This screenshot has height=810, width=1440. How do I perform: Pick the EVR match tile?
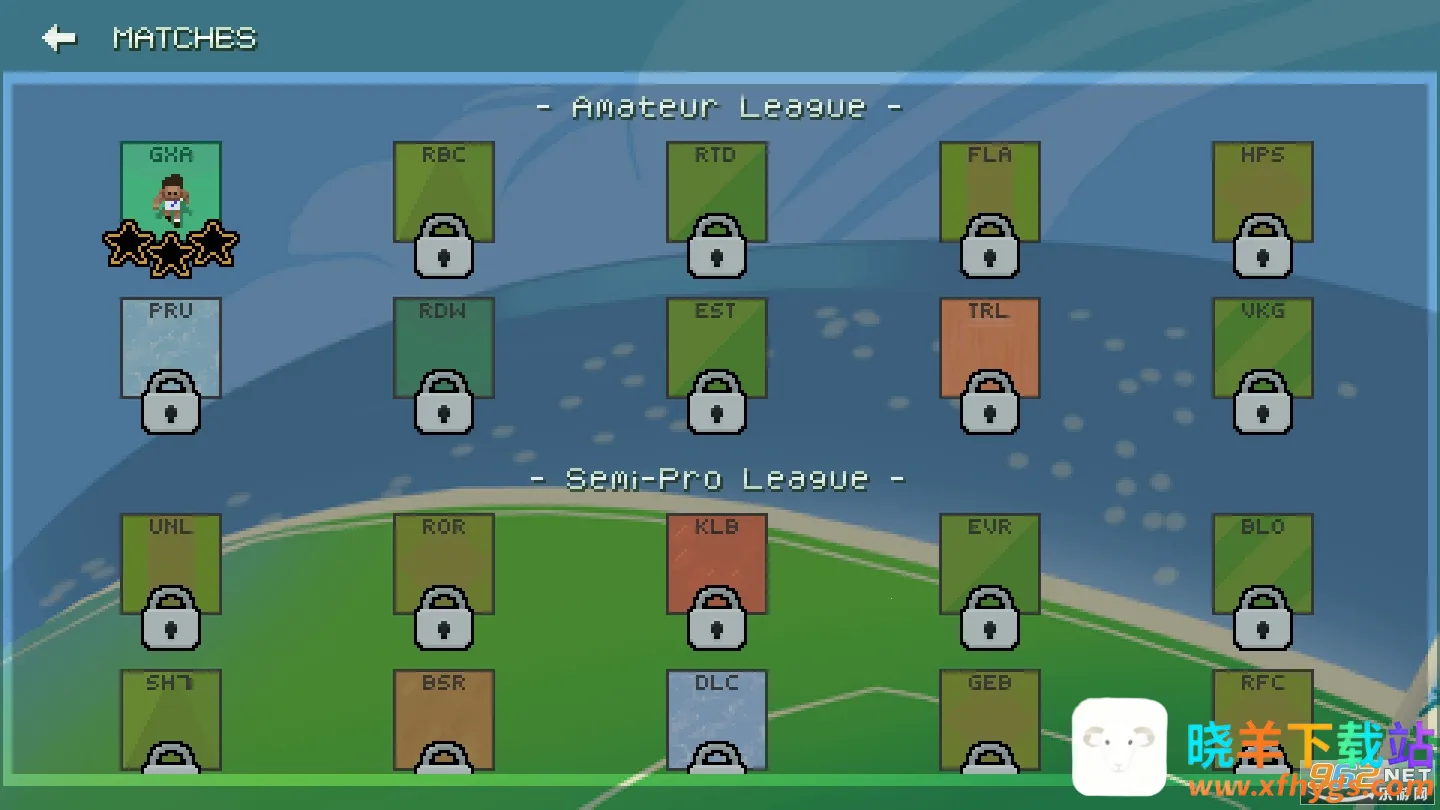pos(989,564)
